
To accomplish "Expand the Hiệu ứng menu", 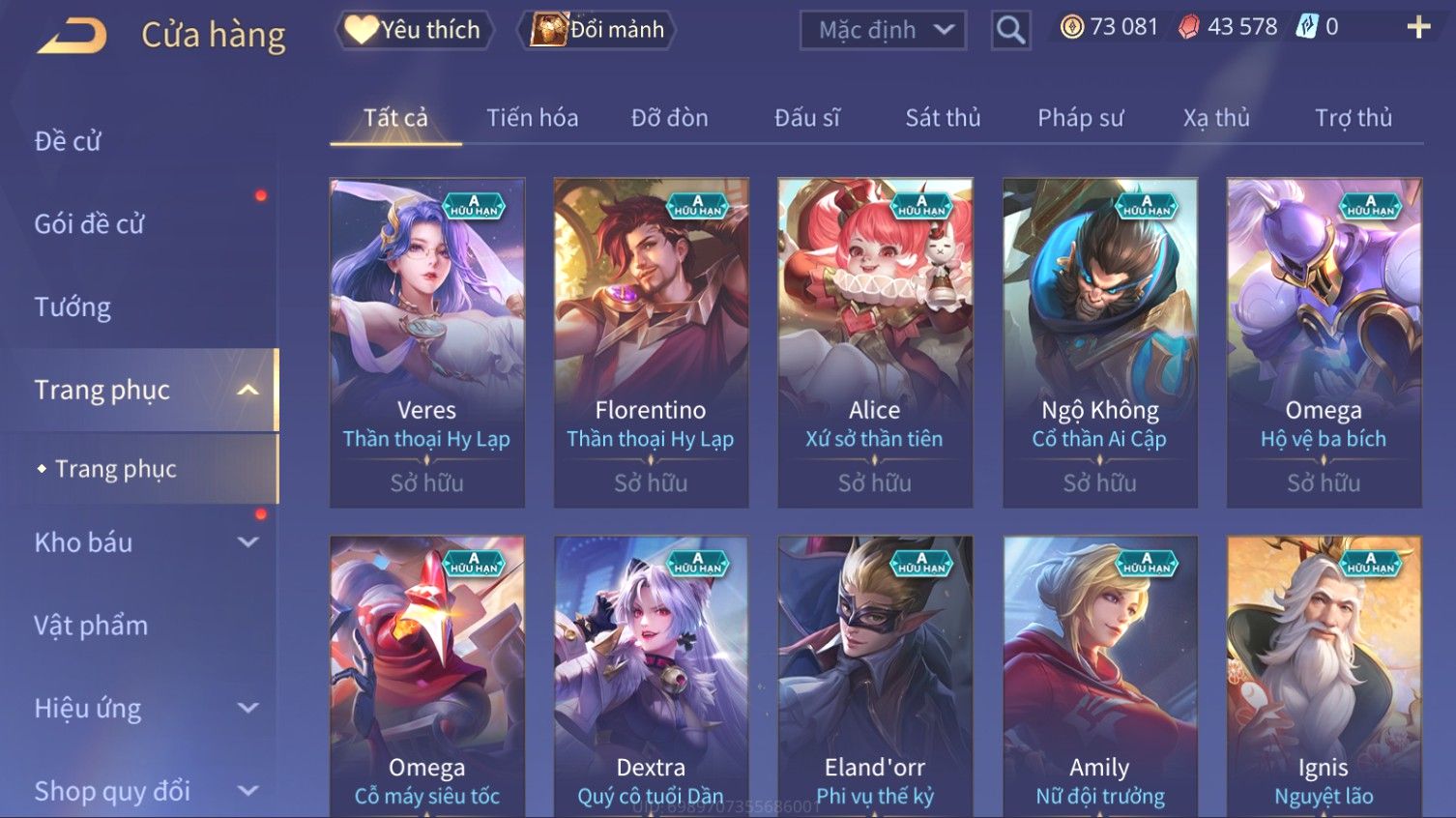I will click(145, 709).
